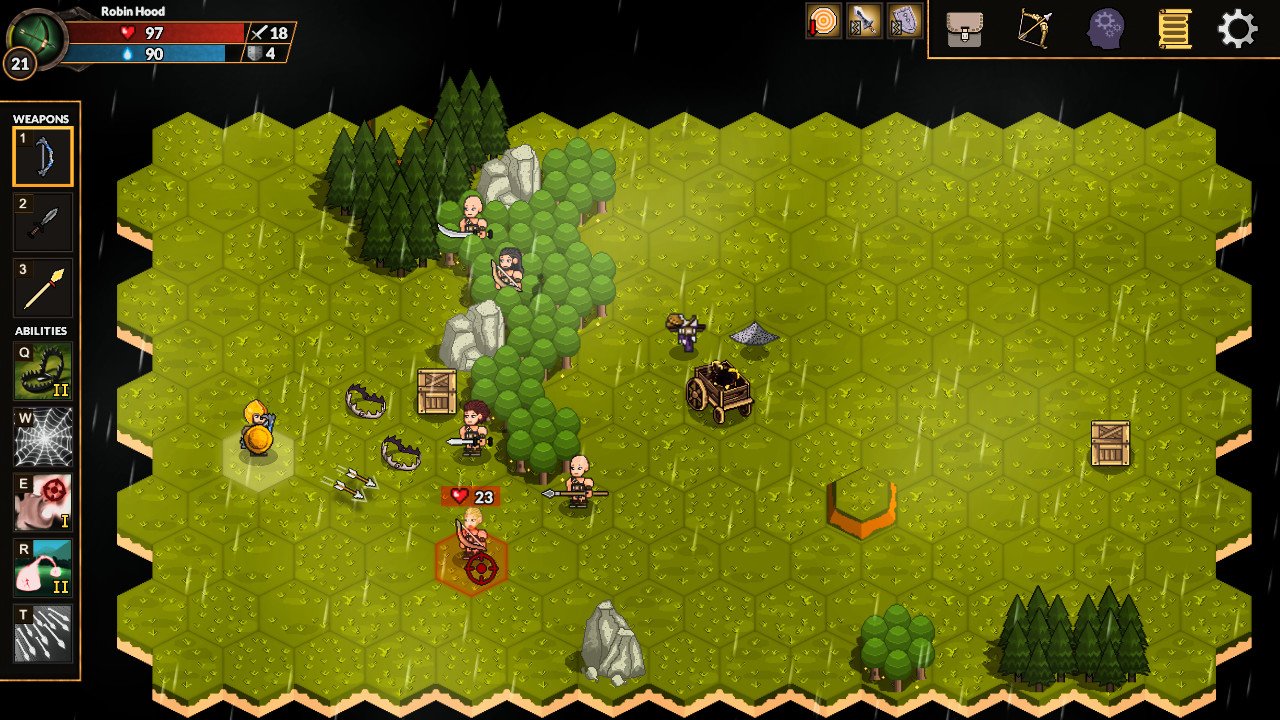Inspect the shield status effect icon
Viewport: 1280px width, 720px height.
pyautogui.click(x=904, y=21)
